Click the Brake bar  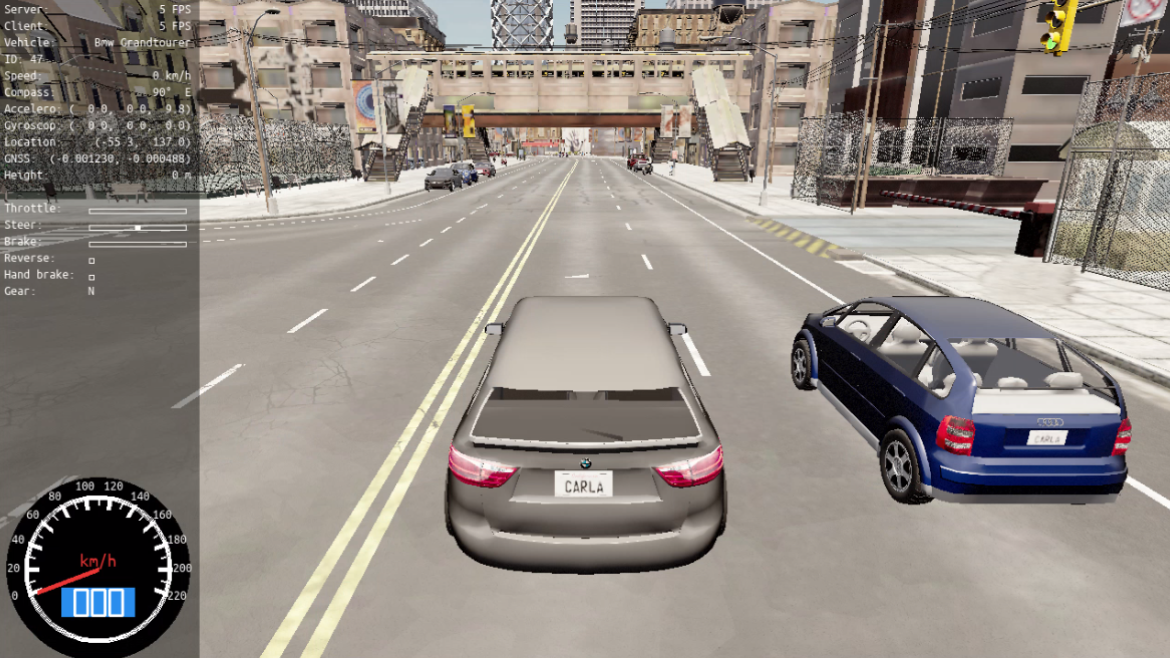click(137, 244)
